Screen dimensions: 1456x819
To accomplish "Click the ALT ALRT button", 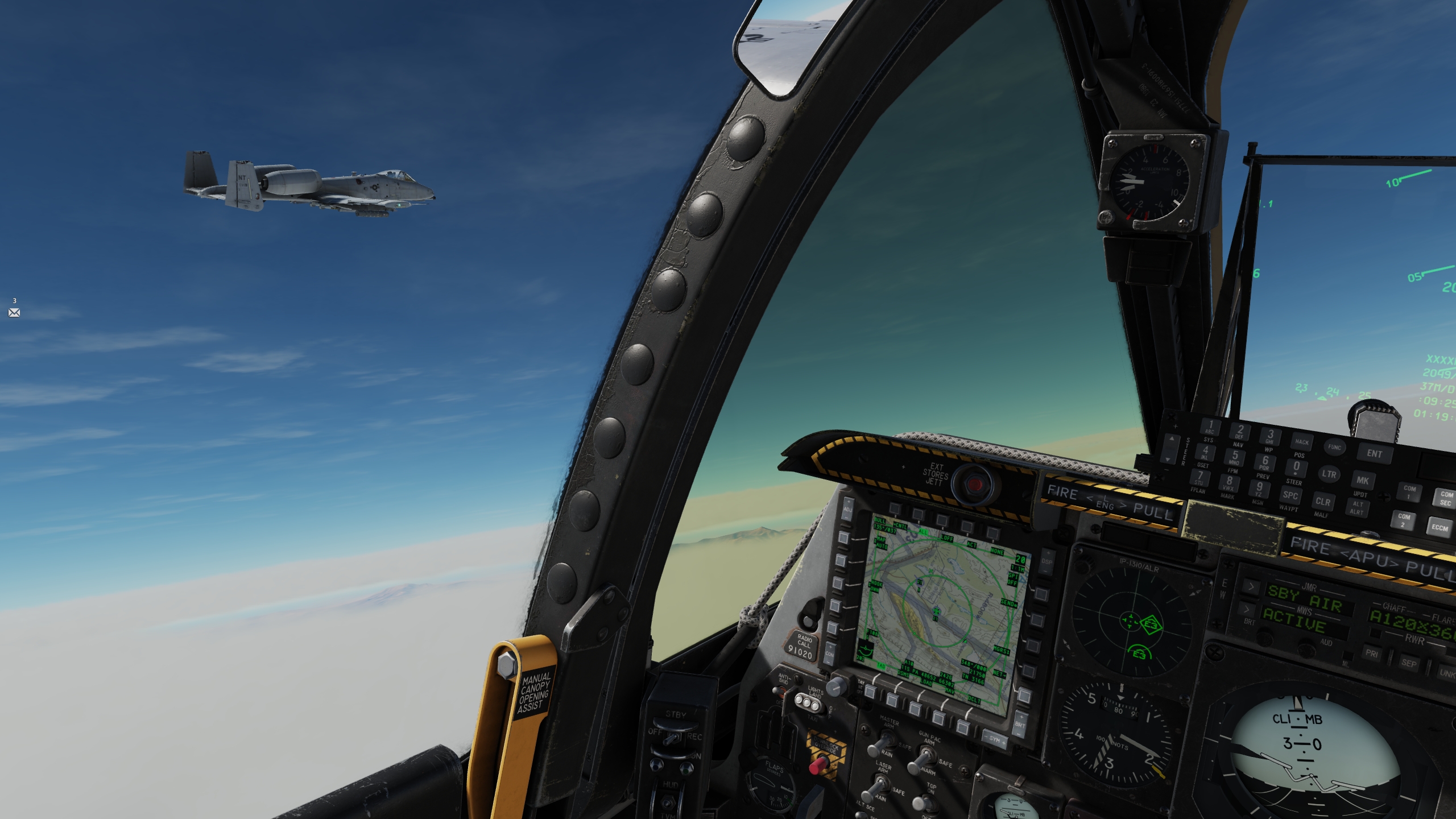I will point(1358,508).
